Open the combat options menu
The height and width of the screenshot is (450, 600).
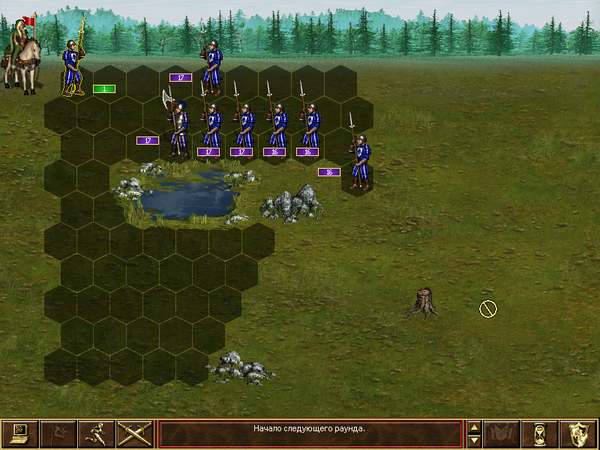[x=19, y=434]
